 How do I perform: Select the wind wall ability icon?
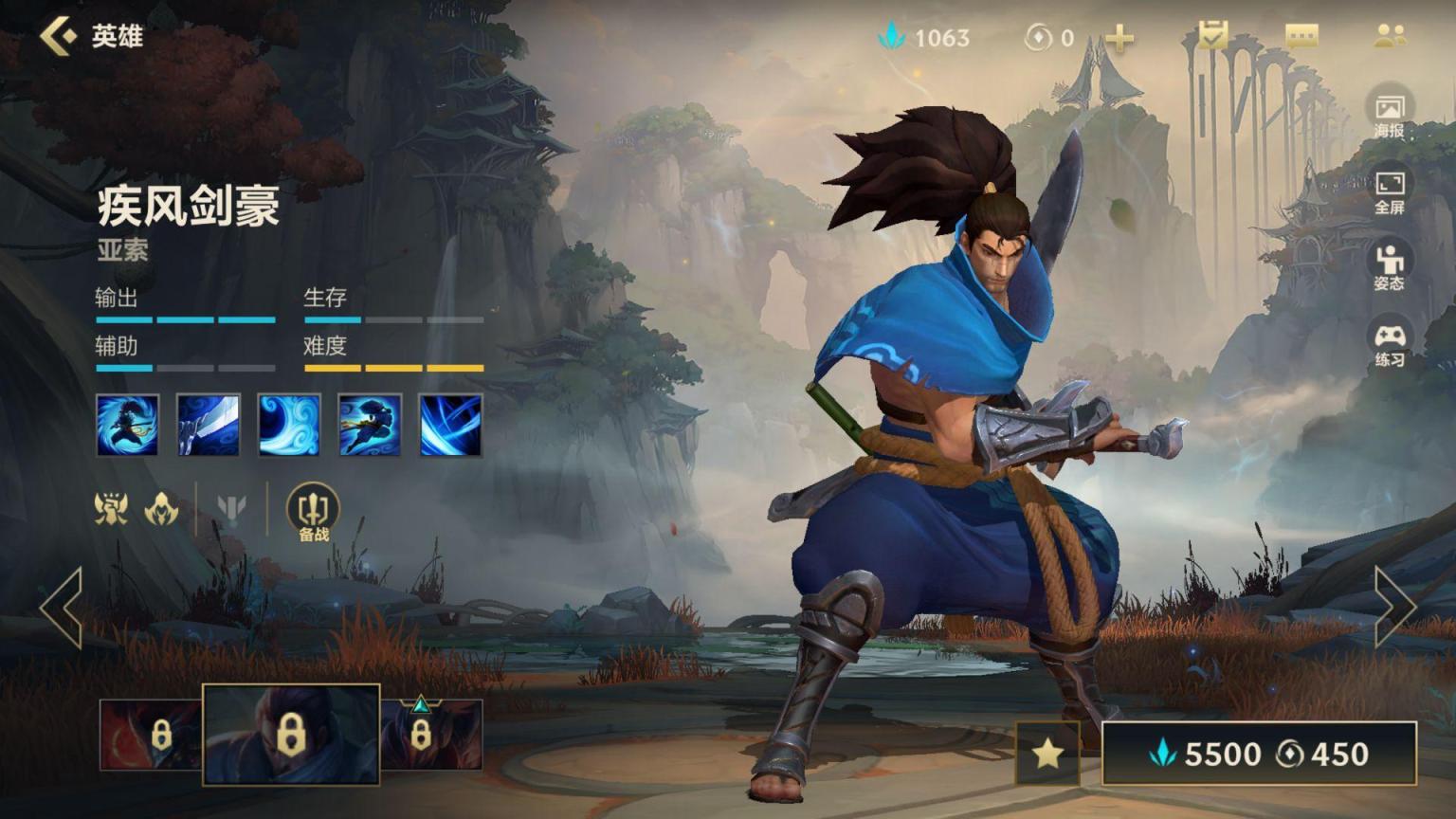tap(289, 425)
